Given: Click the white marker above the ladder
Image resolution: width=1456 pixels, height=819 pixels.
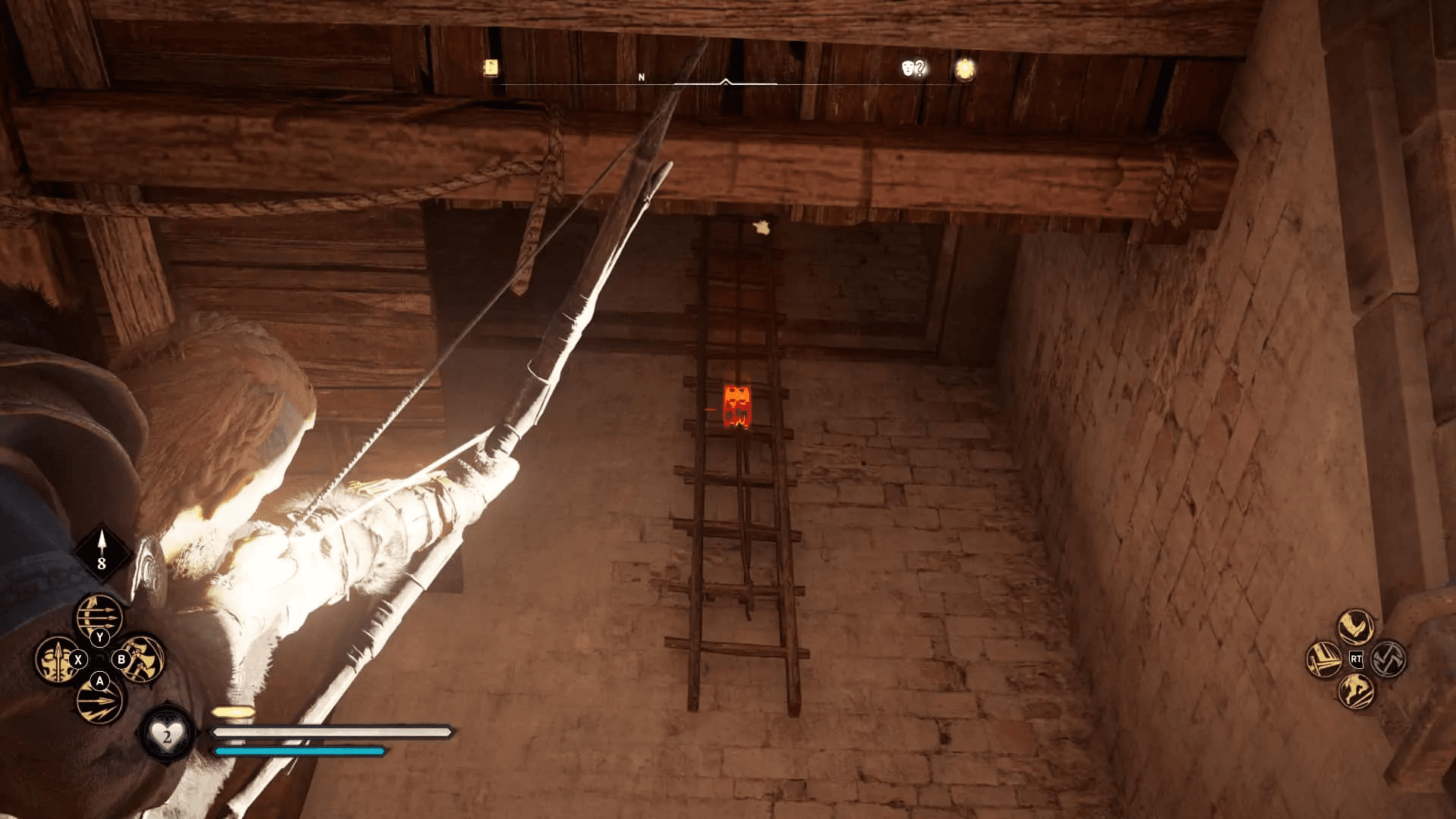Looking at the screenshot, I should coord(761,227).
